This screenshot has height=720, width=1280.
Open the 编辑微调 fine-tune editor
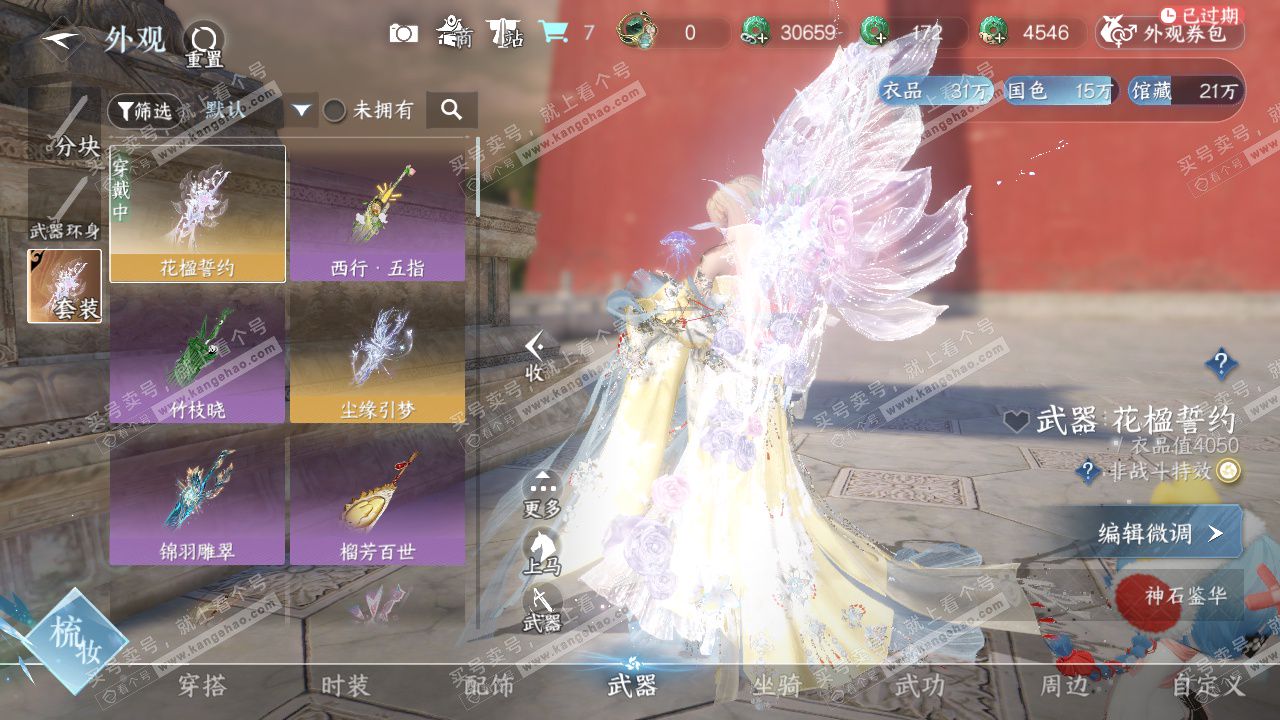click(x=1160, y=532)
